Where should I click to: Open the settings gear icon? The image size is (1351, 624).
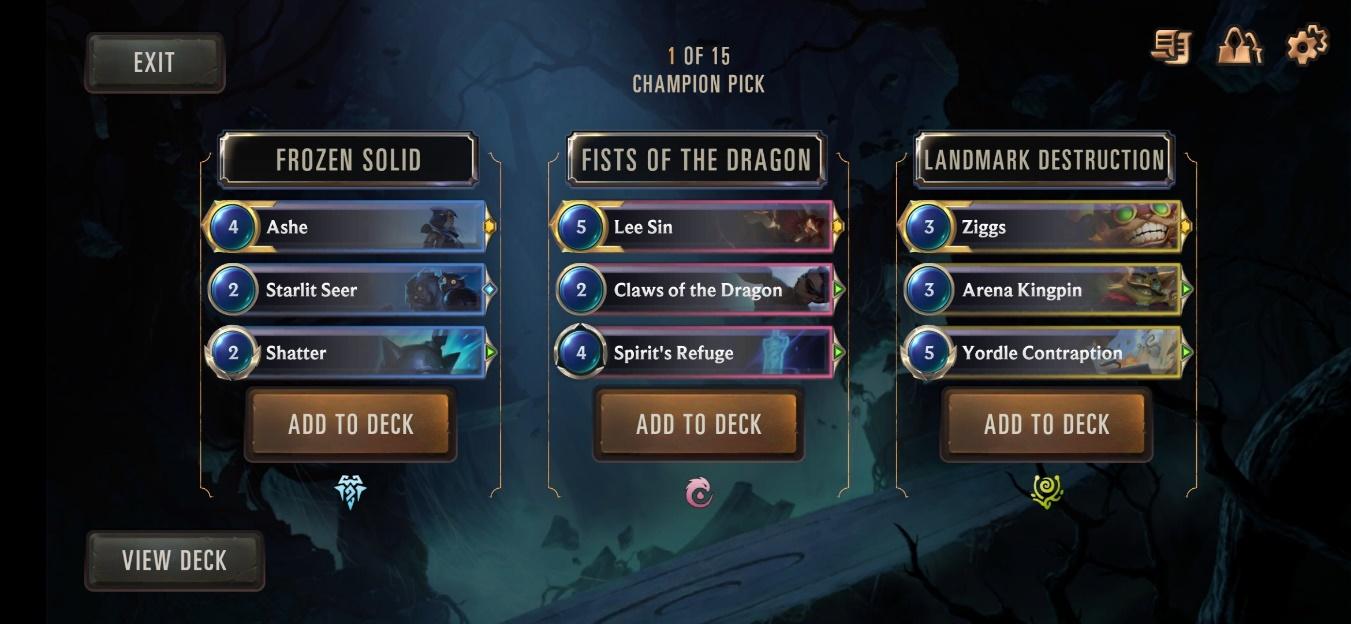[x=1306, y=46]
